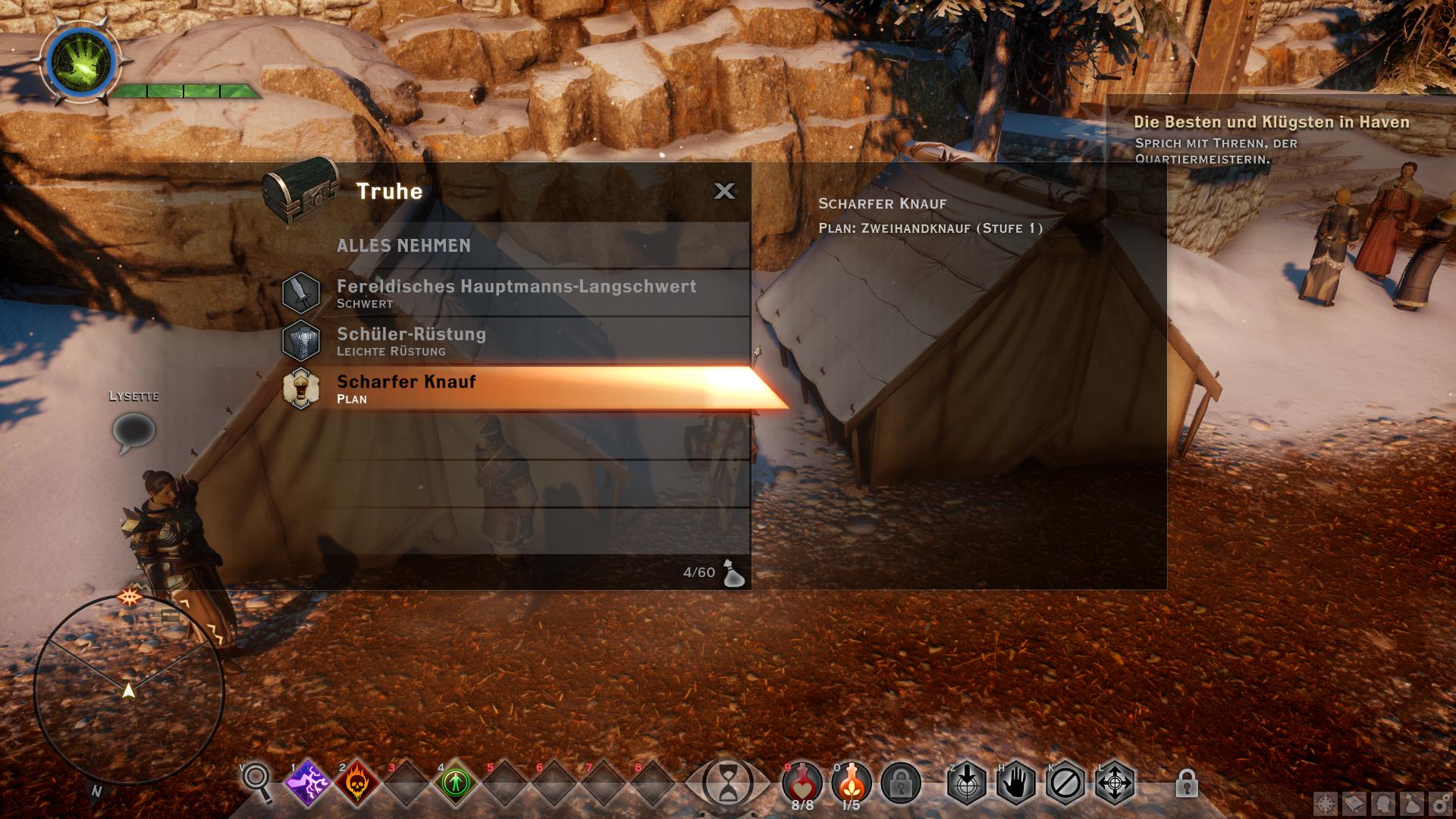Image resolution: width=1456 pixels, height=819 pixels.
Task: Toggle the hourglass tactical camera
Action: click(x=728, y=783)
